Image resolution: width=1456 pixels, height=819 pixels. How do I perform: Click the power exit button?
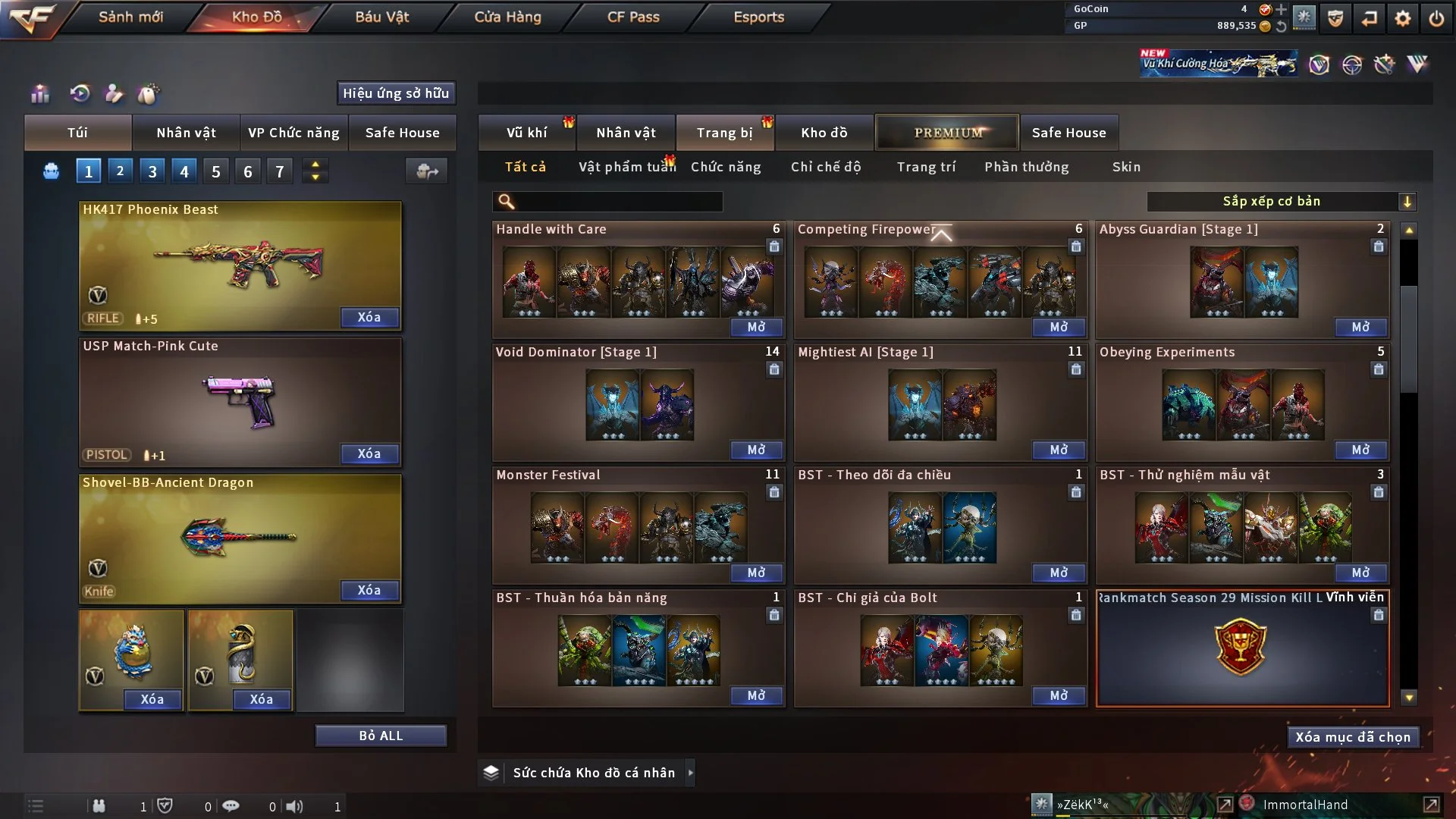tap(1436, 18)
